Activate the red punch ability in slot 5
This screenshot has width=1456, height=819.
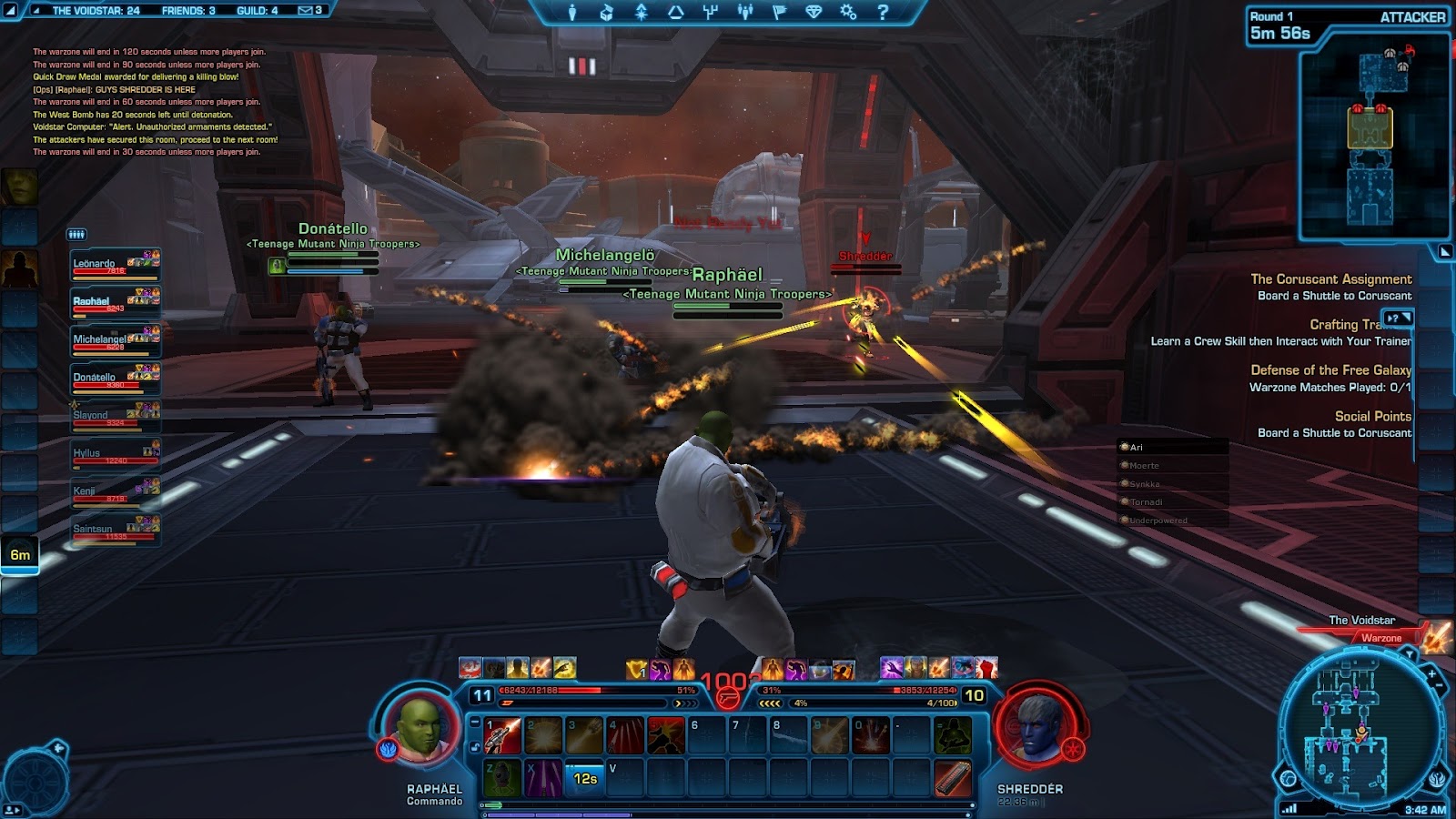(665, 736)
